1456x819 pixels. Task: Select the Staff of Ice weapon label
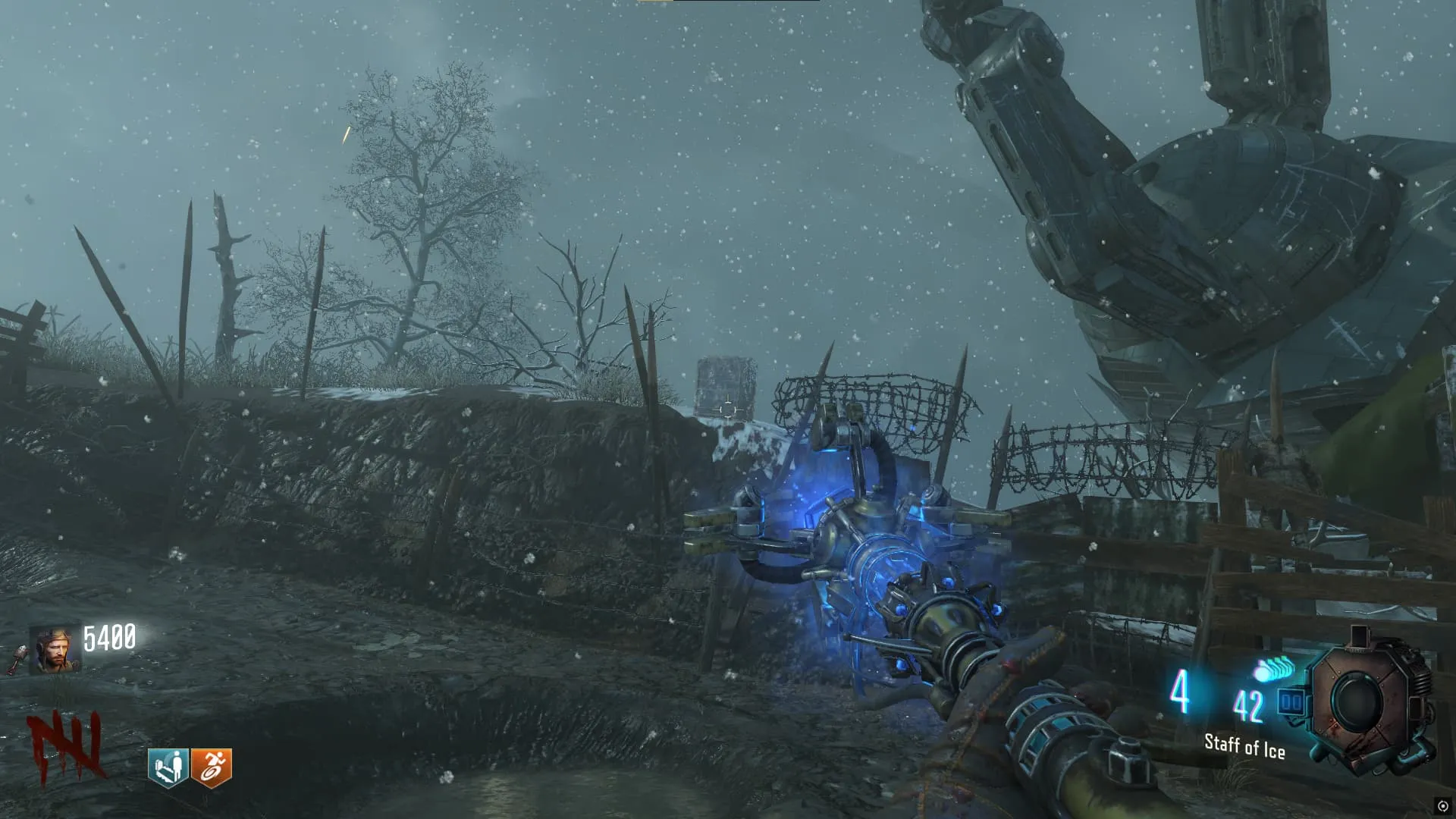pos(1244,746)
